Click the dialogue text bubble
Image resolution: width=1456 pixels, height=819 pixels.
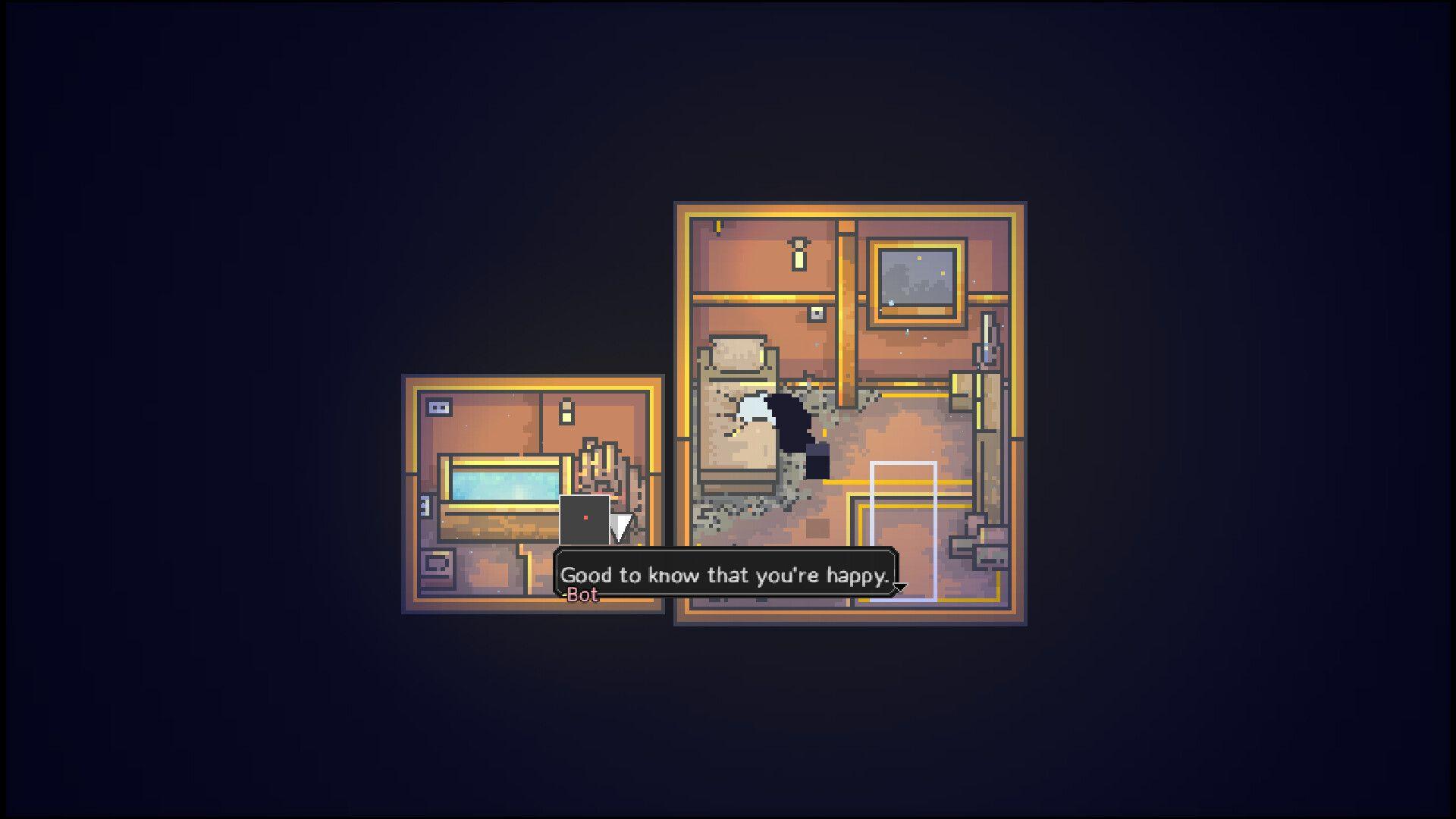click(726, 575)
